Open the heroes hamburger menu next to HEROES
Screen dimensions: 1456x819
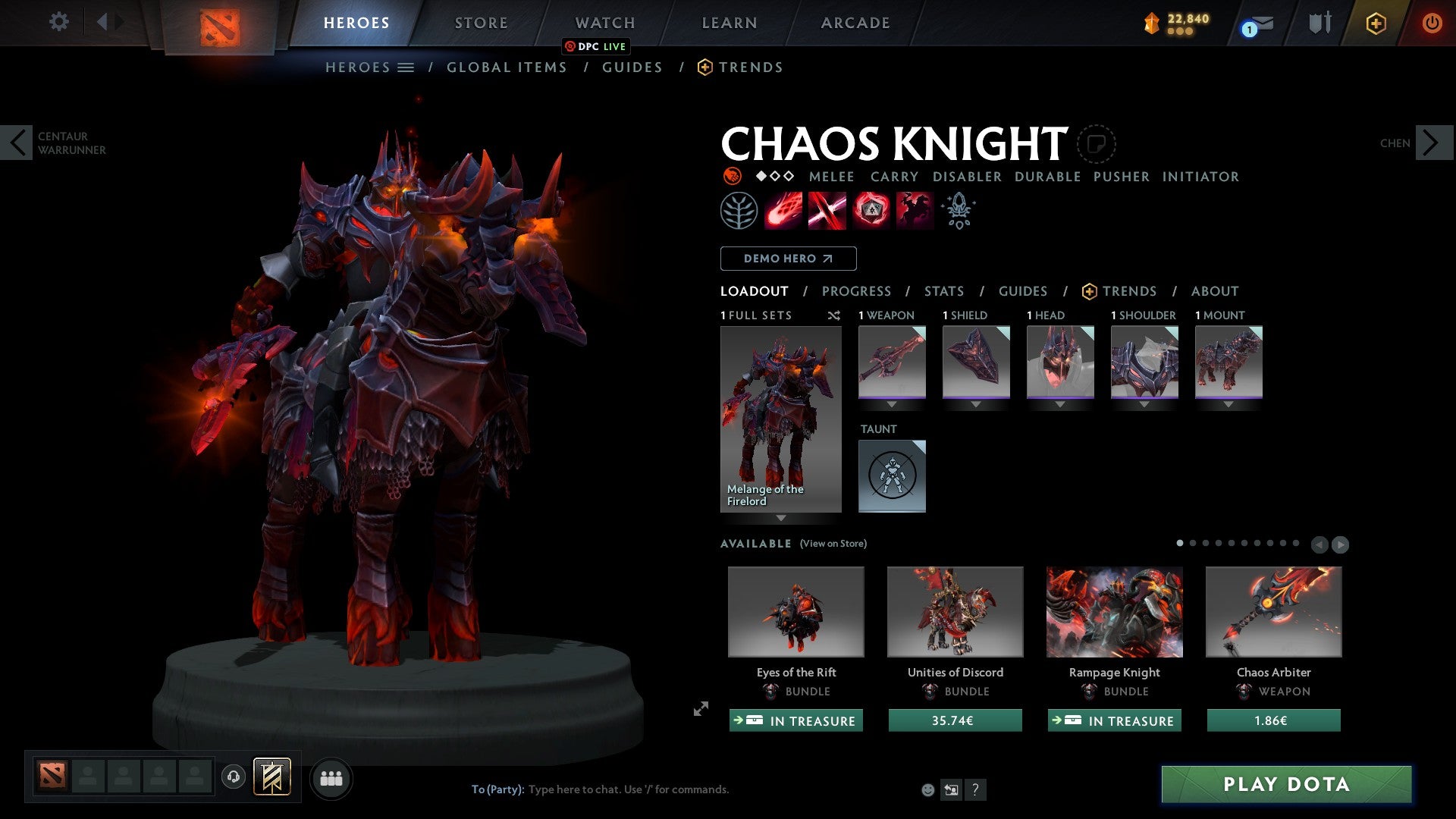pos(407,67)
